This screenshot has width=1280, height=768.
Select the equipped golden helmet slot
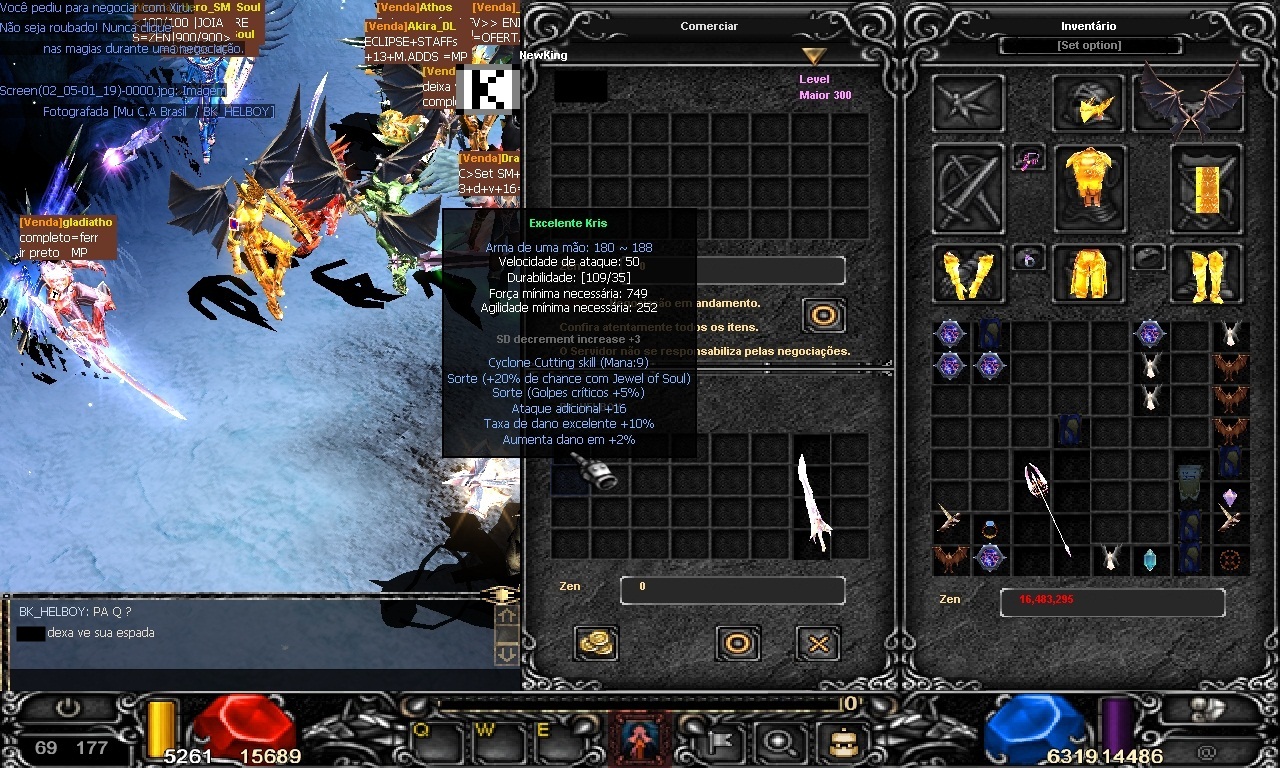click(1088, 103)
